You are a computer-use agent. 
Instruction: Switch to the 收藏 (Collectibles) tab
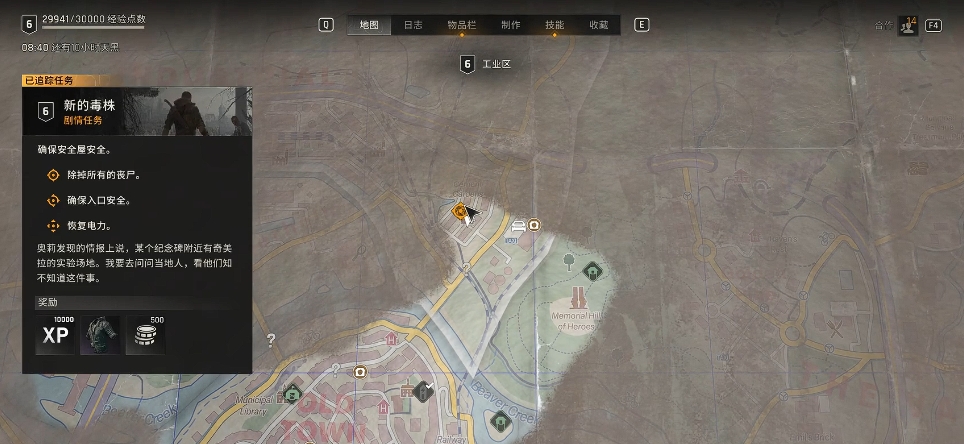(598, 25)
